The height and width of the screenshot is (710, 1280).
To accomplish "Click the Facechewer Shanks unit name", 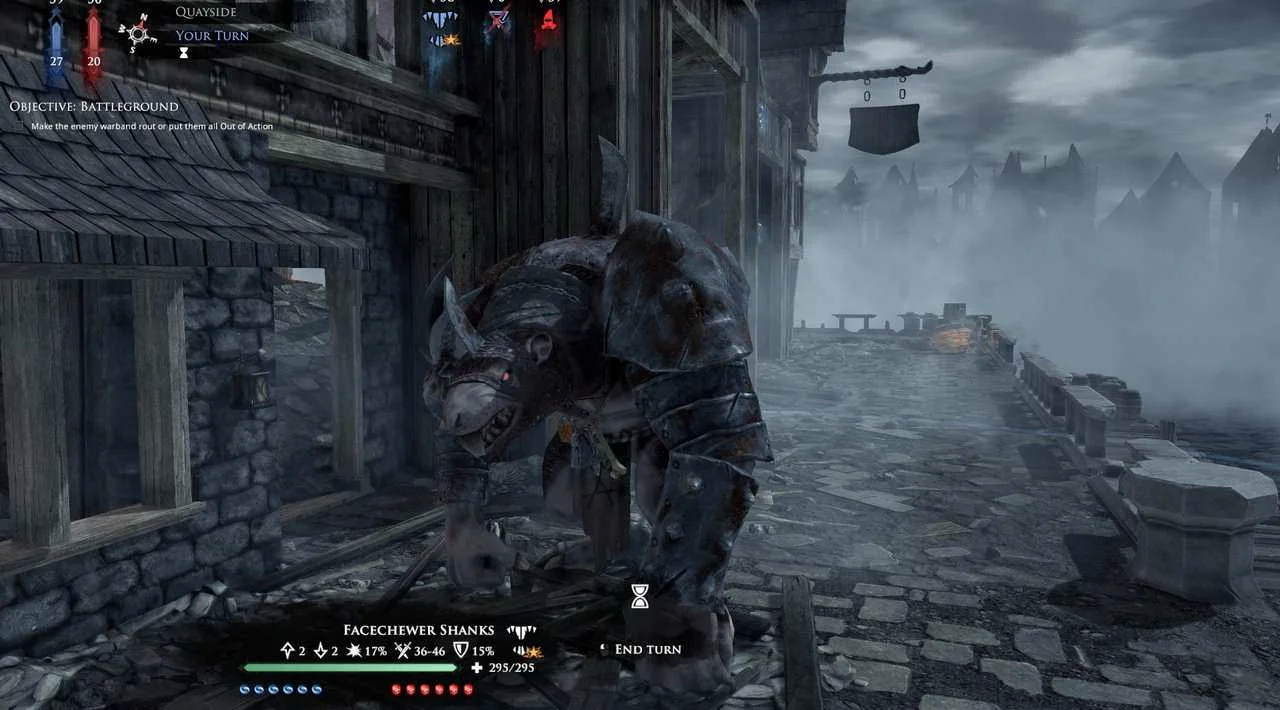I will pyautogui.click(x=419, y=630).
